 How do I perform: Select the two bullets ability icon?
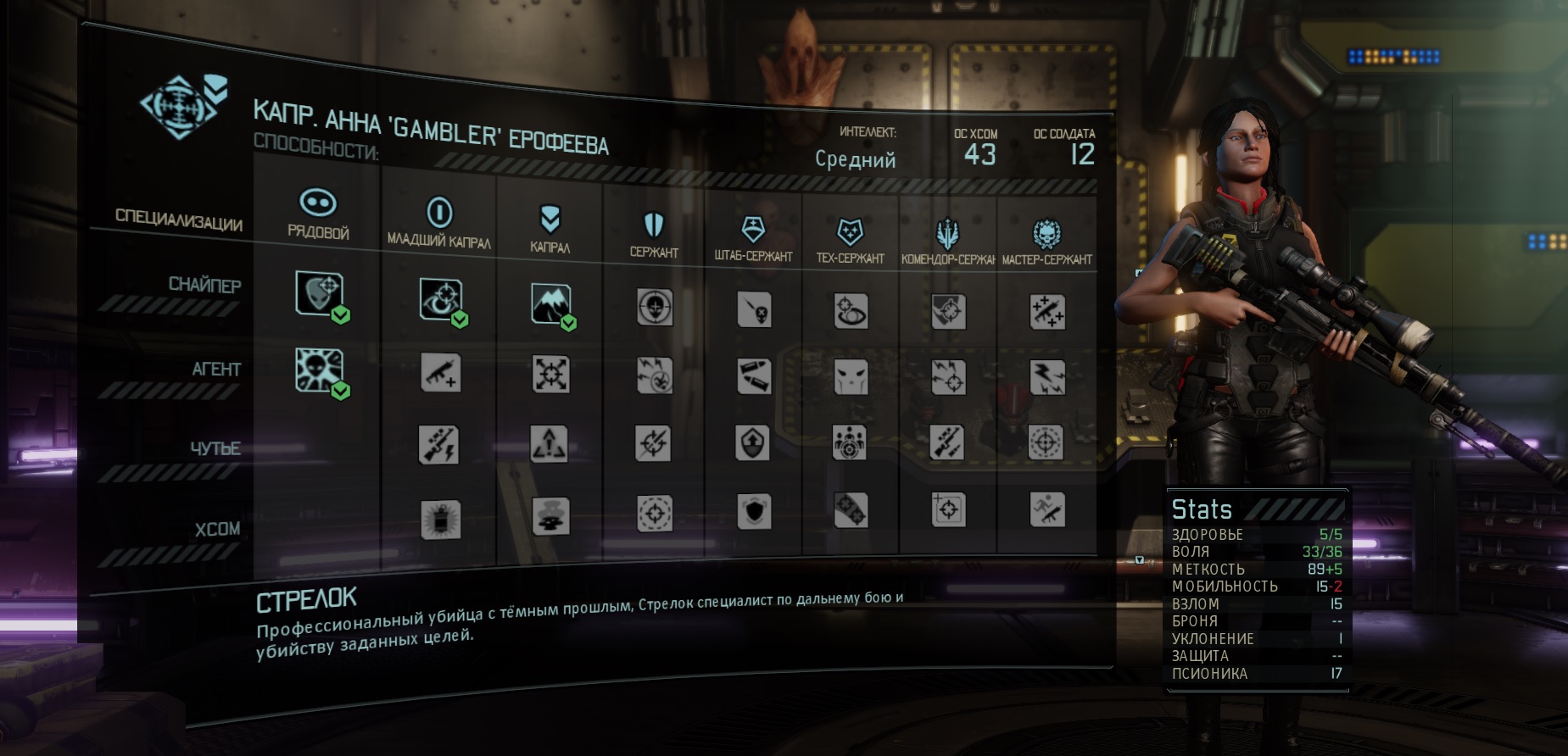(753, 376)
